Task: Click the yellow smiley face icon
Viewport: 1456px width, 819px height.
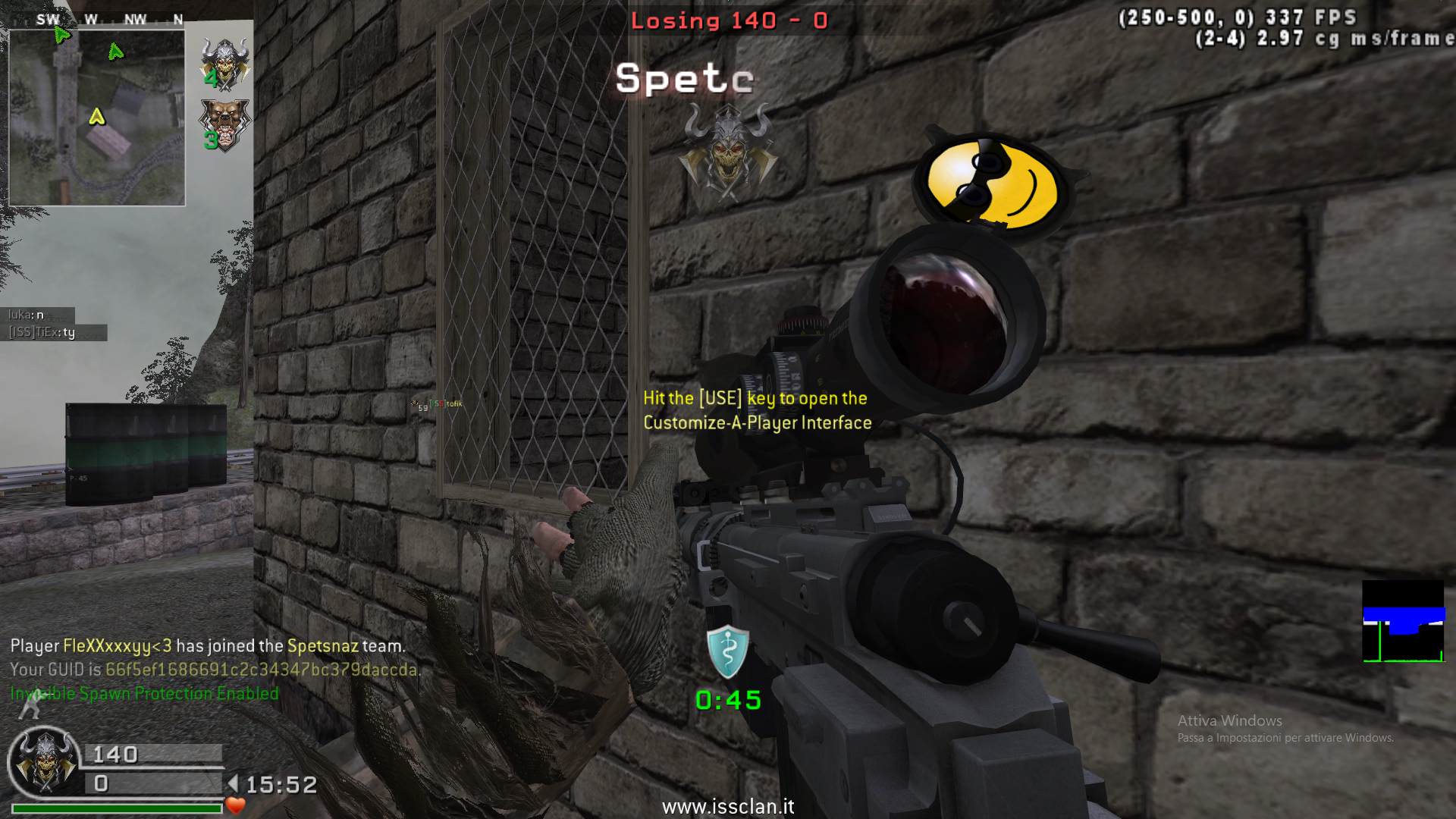Action: pos(990,182)
